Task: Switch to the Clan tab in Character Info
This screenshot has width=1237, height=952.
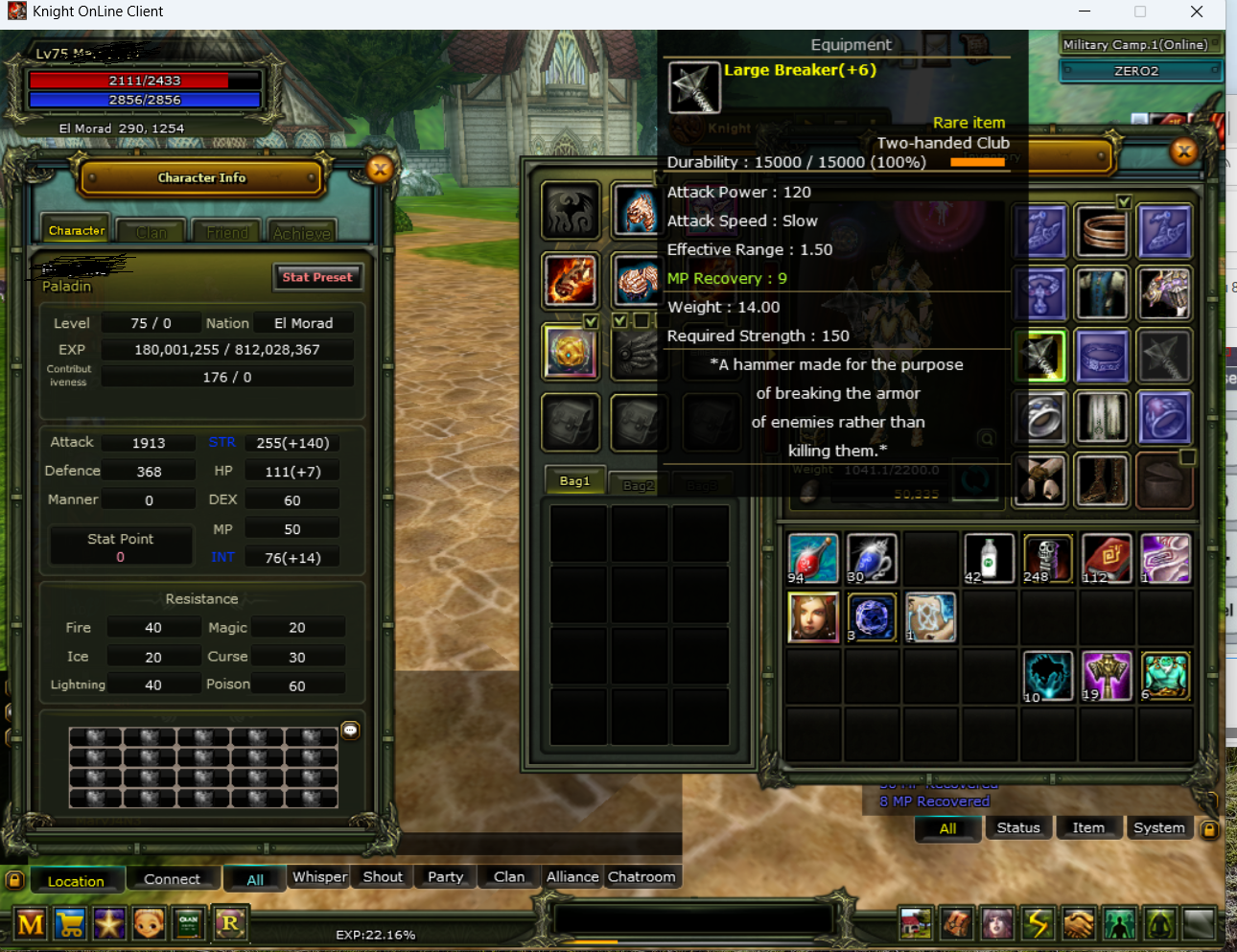Action: pos(151,232)
